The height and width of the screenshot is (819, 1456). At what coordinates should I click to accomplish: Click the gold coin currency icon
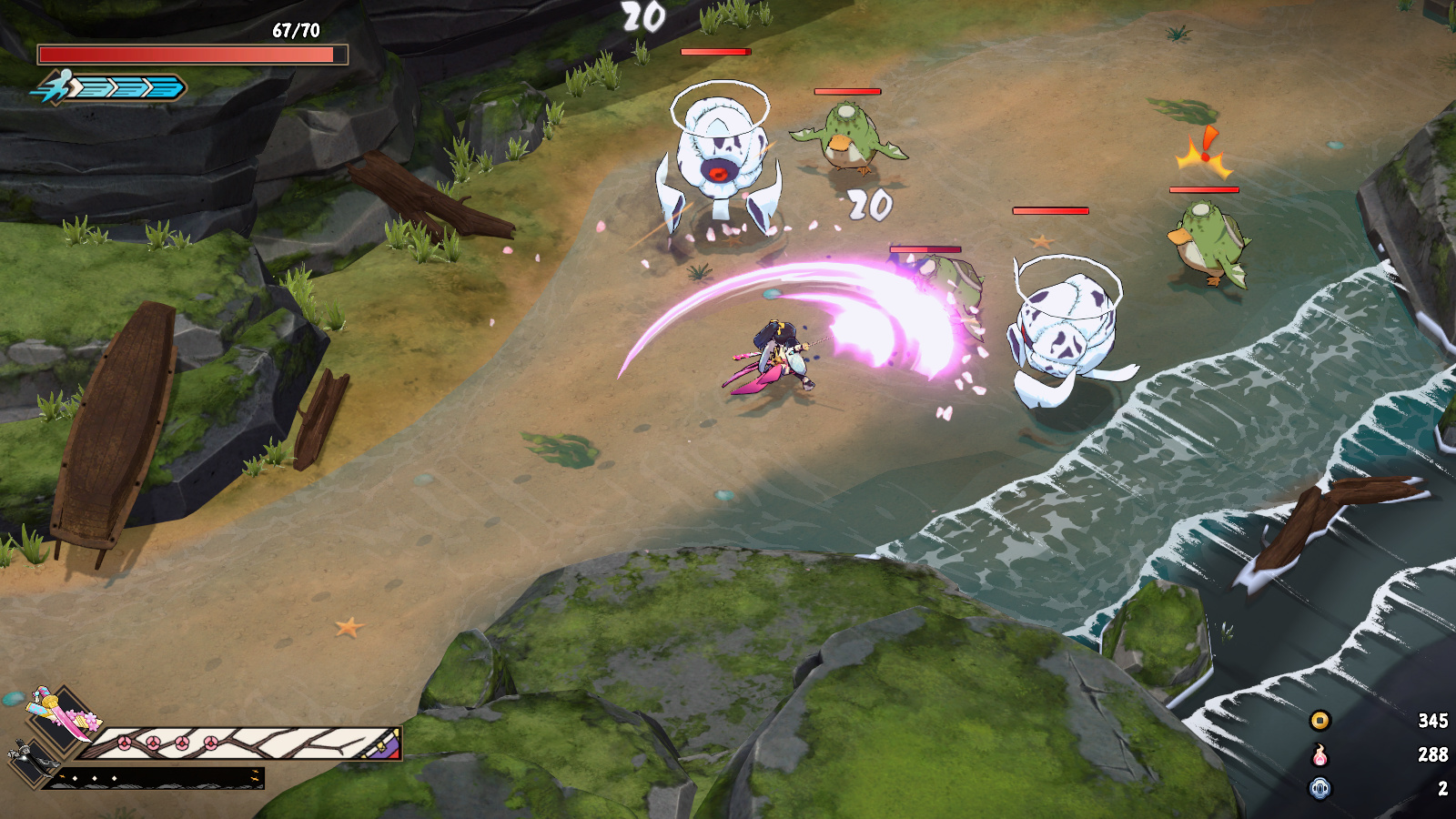(1319, 721)
